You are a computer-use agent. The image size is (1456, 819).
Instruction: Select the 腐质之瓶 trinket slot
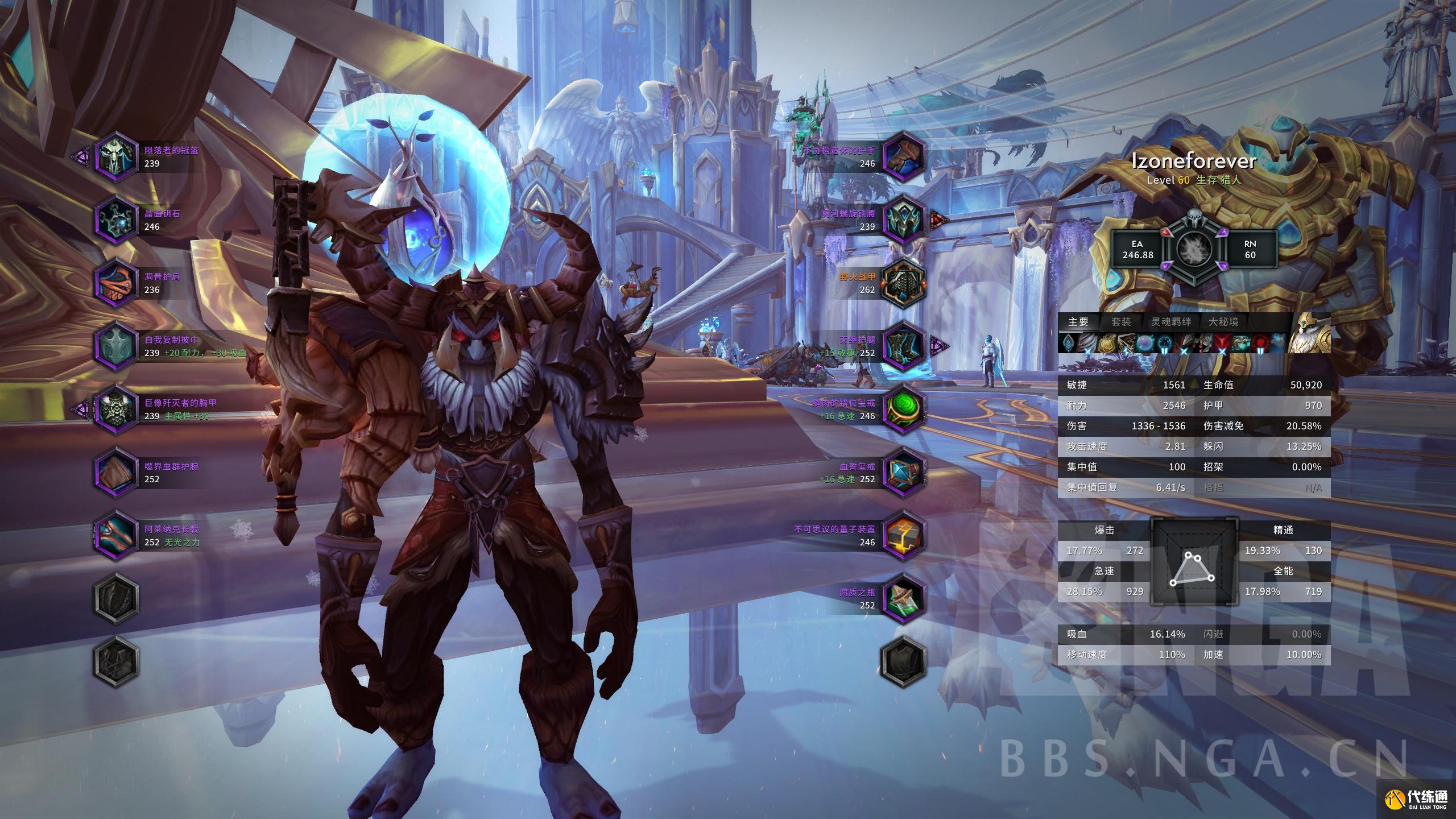tap(903, 598)
